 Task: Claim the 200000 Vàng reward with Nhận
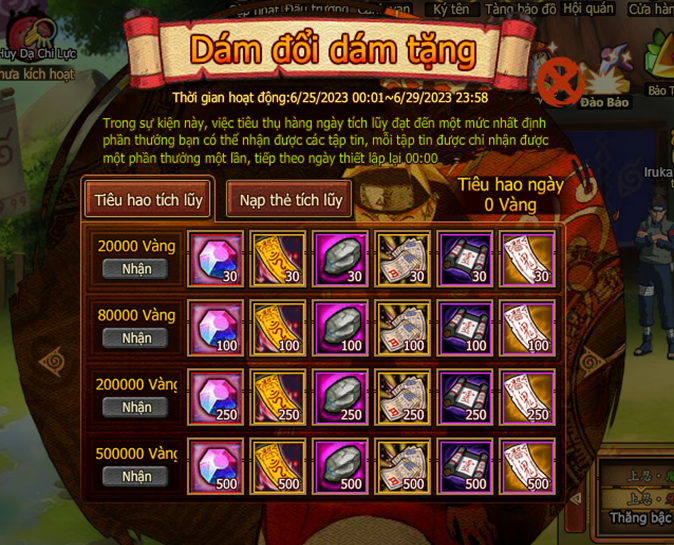pyautogui.click(x=137, y=407)
